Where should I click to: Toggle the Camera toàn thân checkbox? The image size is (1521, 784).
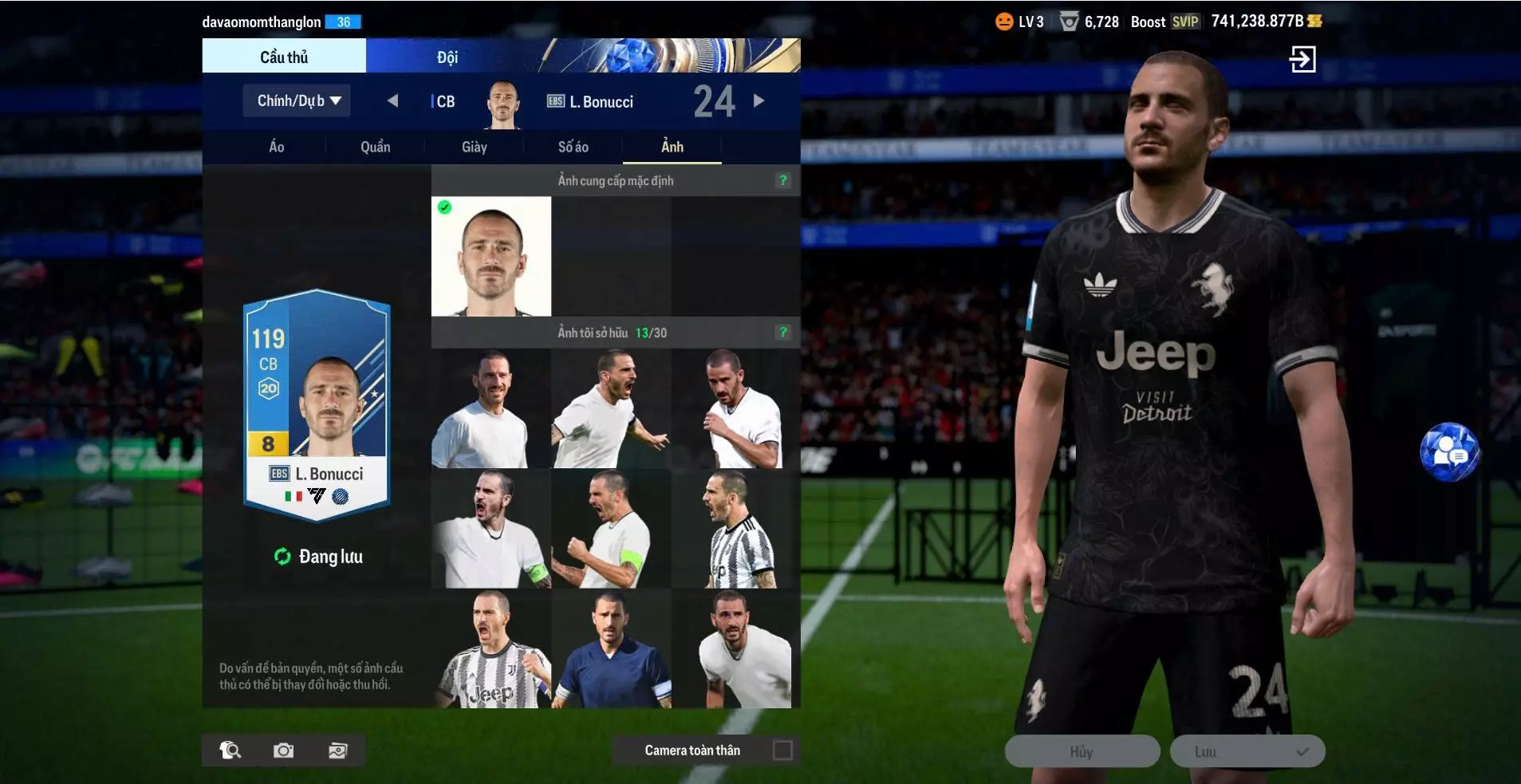pos(782,751)
